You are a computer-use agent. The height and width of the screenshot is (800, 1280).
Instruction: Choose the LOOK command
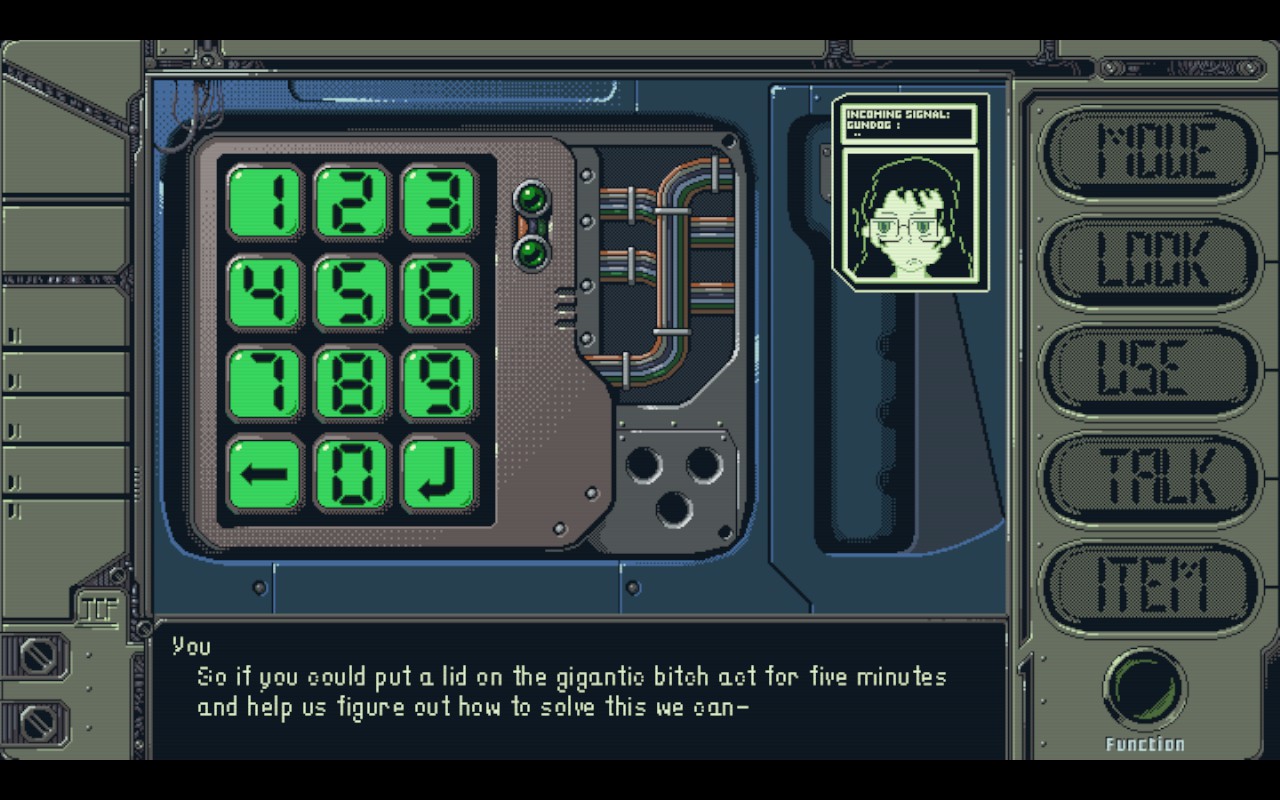point(1150,260)
